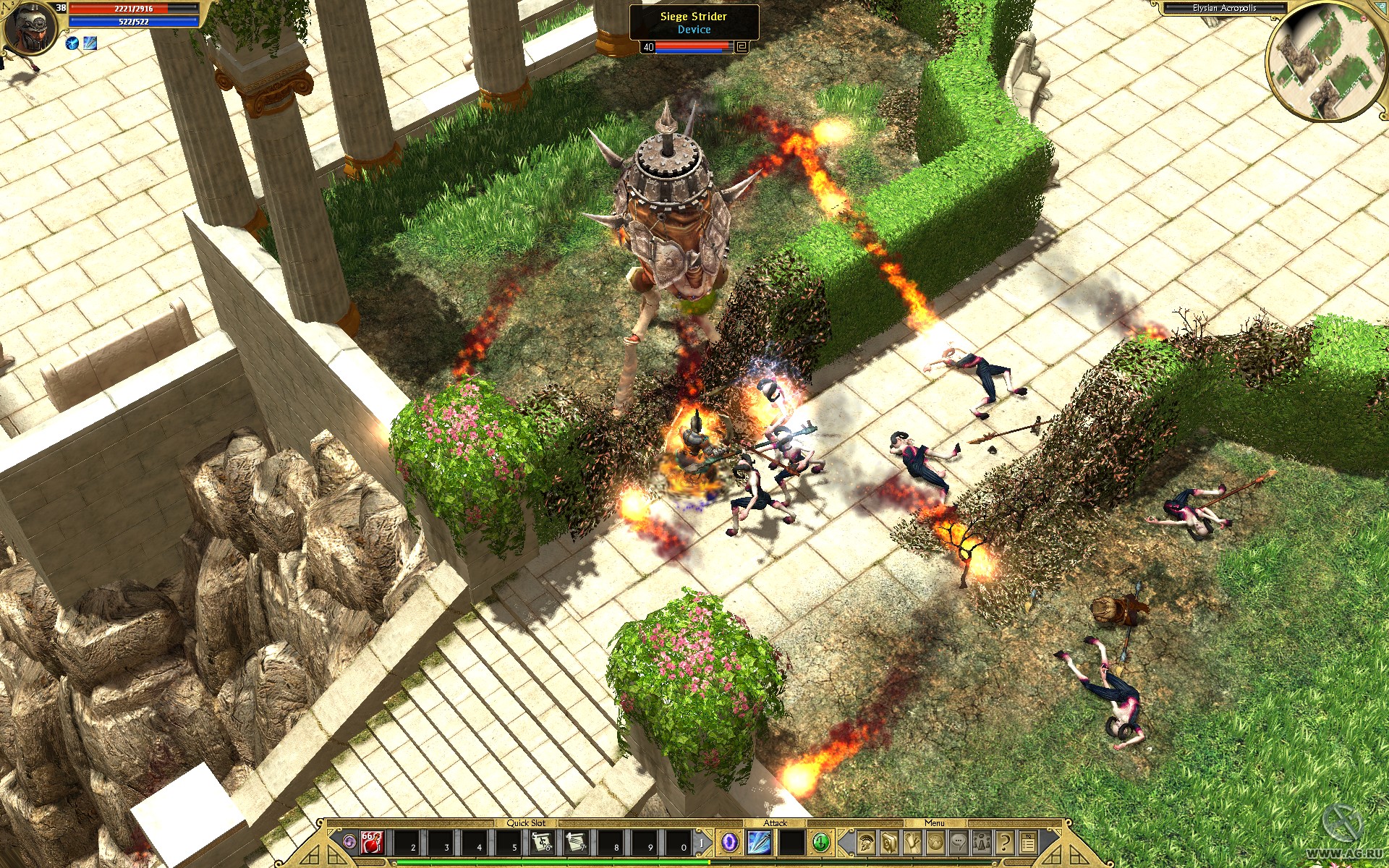Open the character window via helmet icon
1389x868 pixels.
(x=867, y=843)
